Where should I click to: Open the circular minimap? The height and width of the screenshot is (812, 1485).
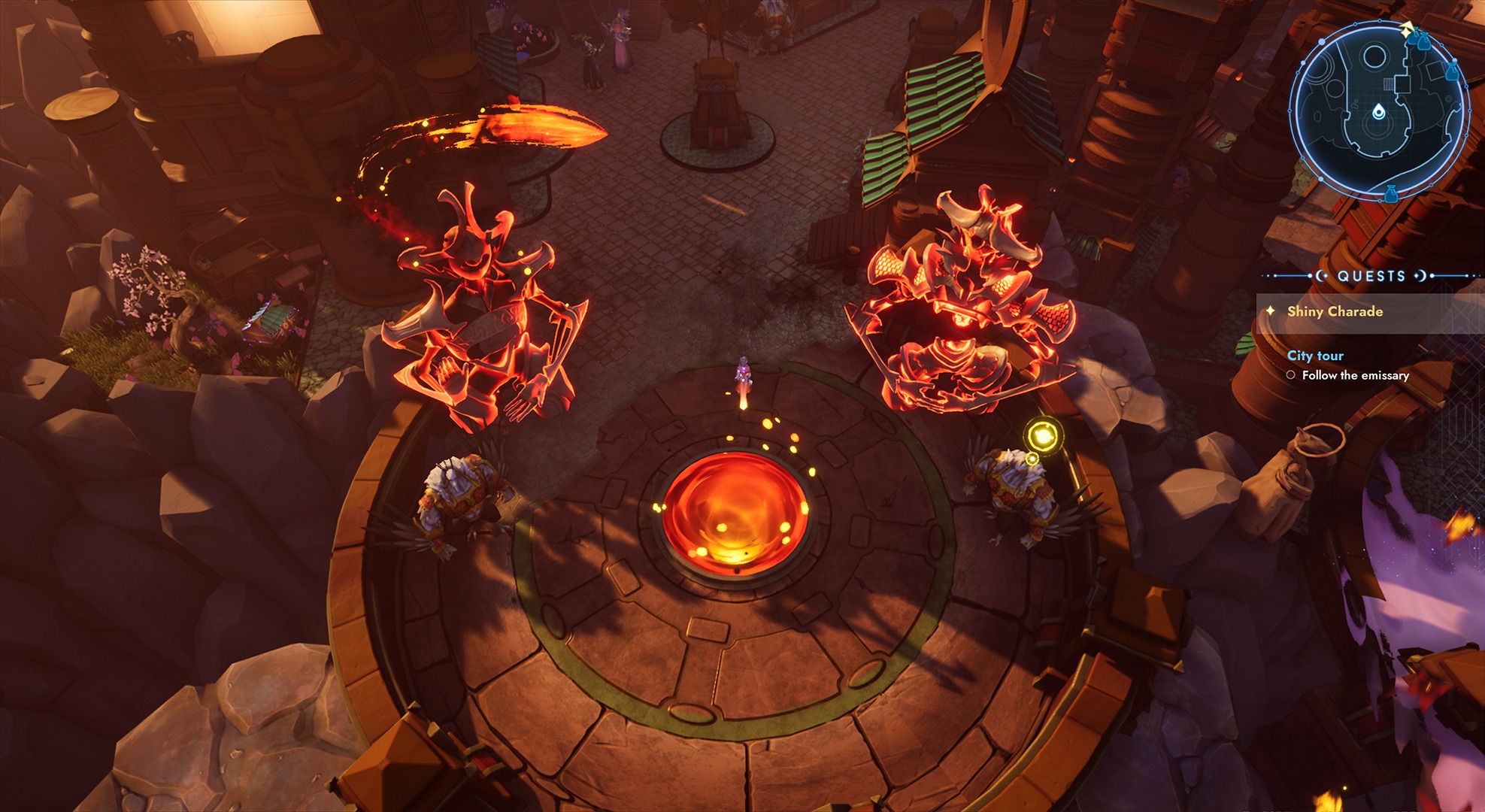pyautogui.click(x=1378, y=111)
